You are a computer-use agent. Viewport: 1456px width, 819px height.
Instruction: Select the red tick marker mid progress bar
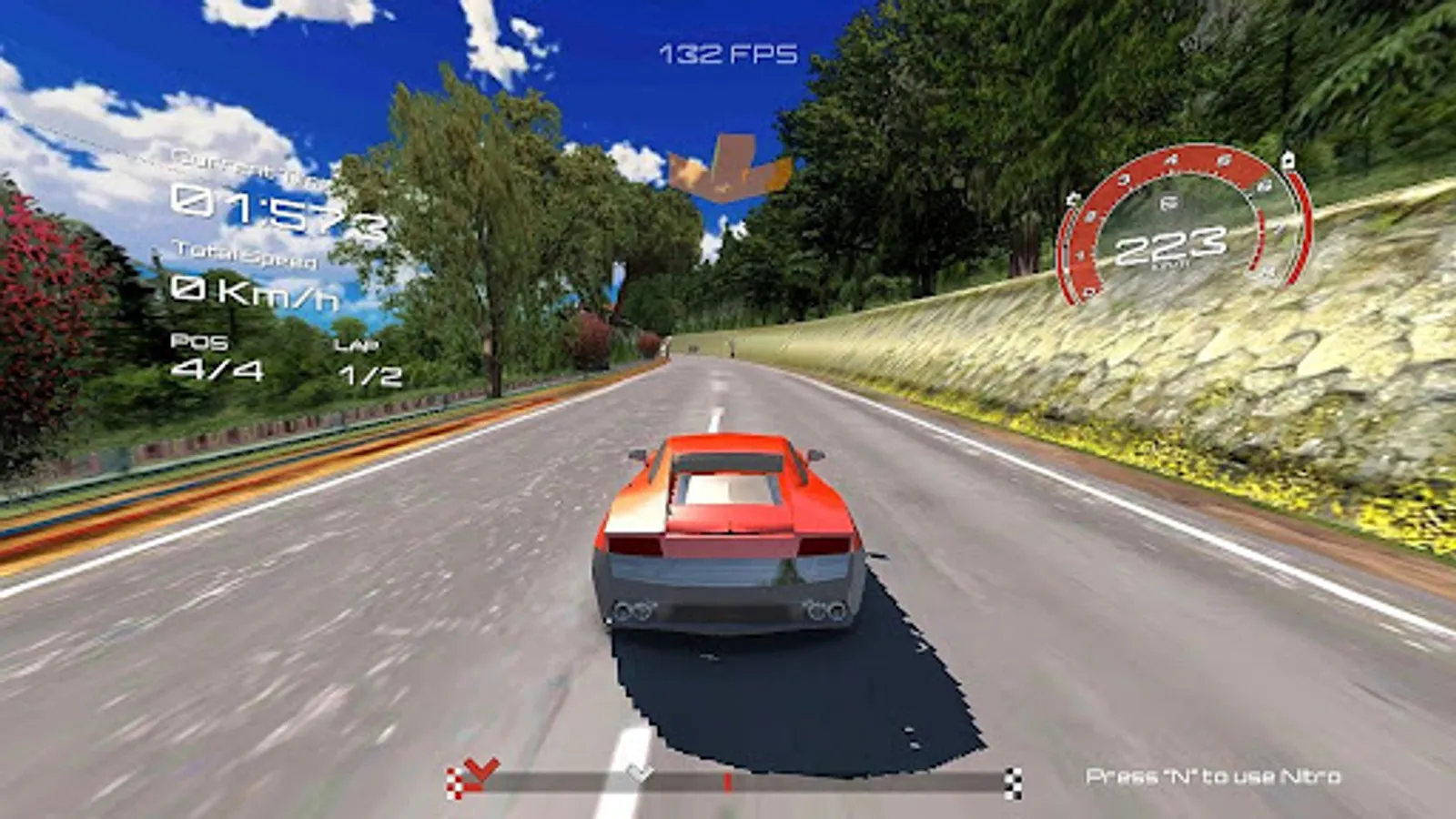coord(727,781)
